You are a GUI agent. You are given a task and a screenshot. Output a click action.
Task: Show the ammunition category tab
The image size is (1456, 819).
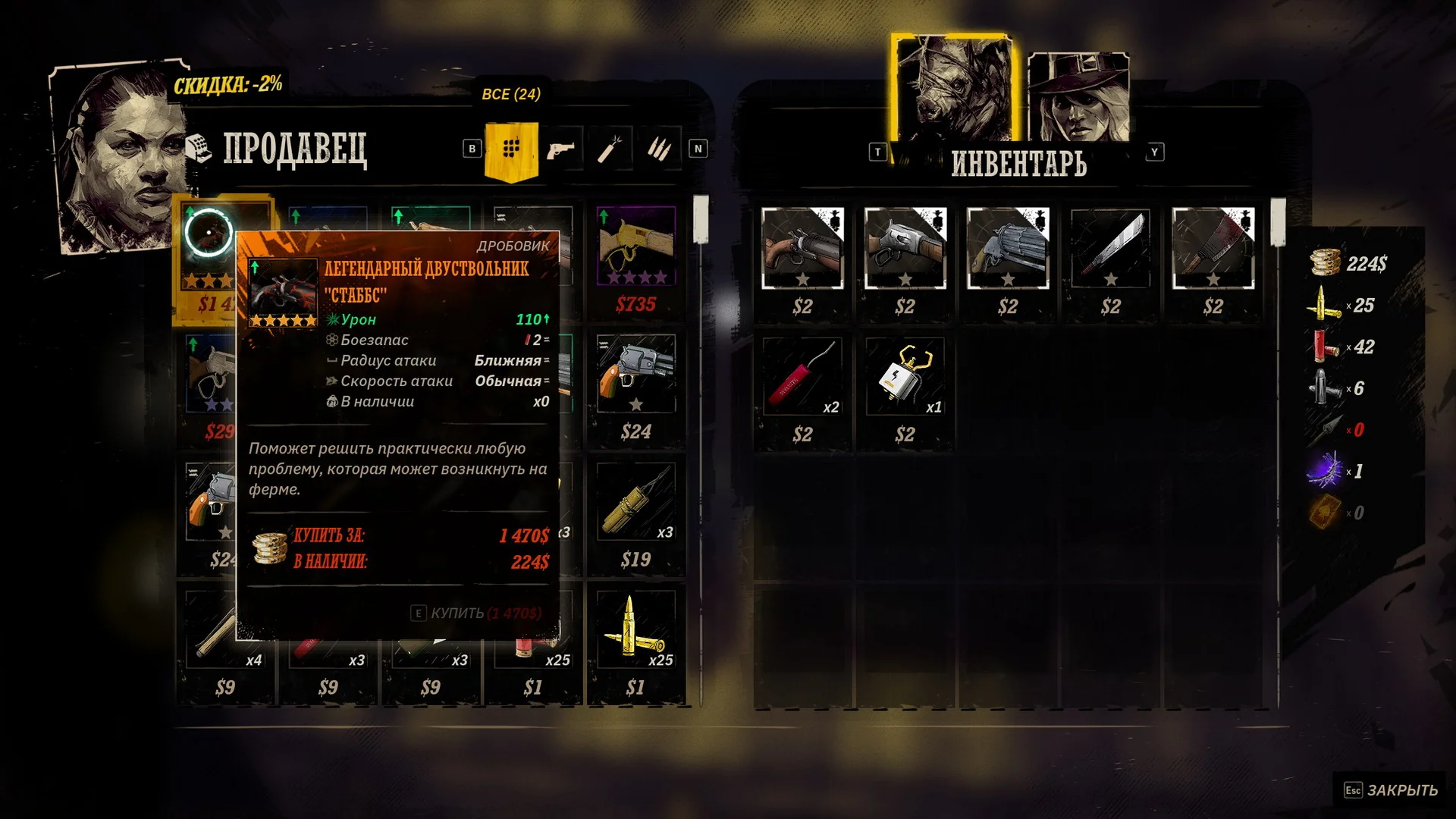click(658, 149)
